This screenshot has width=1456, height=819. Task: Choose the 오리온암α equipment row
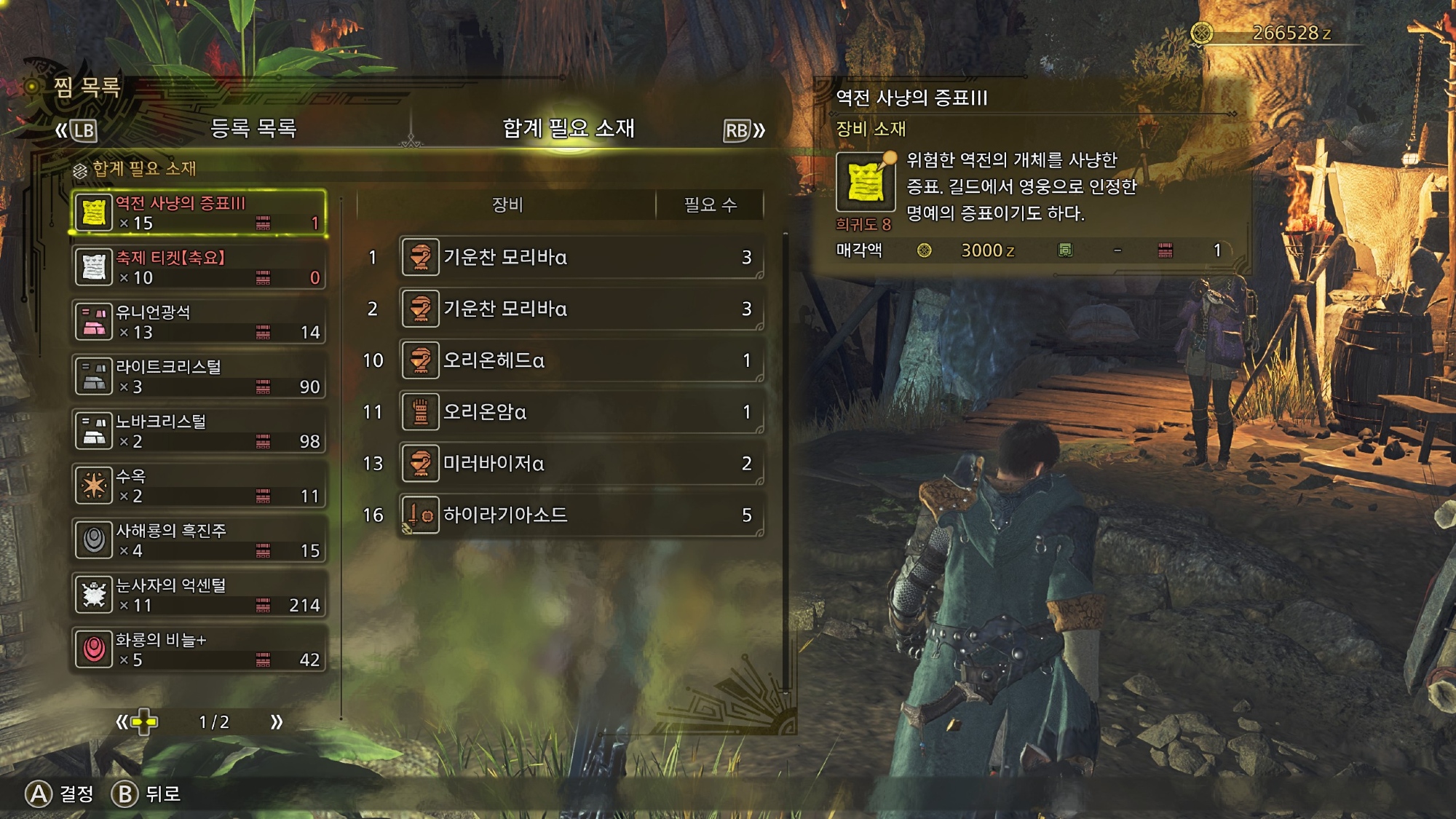581,412
